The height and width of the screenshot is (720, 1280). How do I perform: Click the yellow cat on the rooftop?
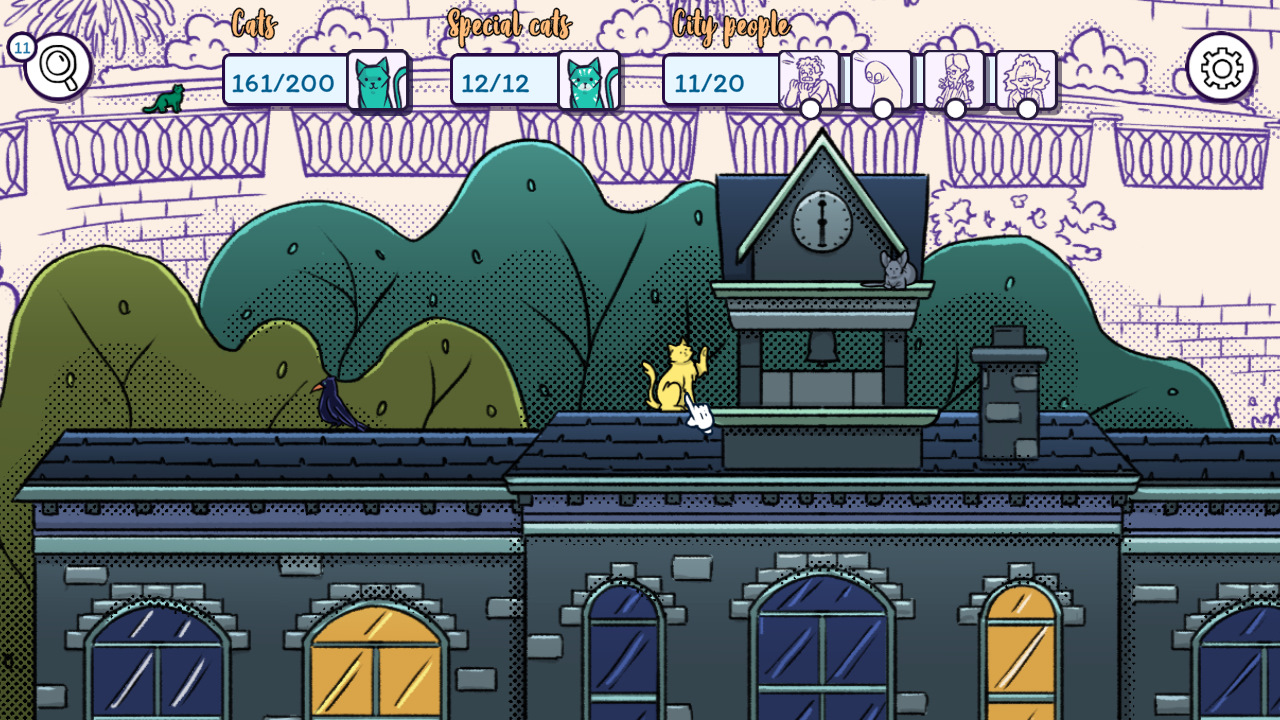678,380
